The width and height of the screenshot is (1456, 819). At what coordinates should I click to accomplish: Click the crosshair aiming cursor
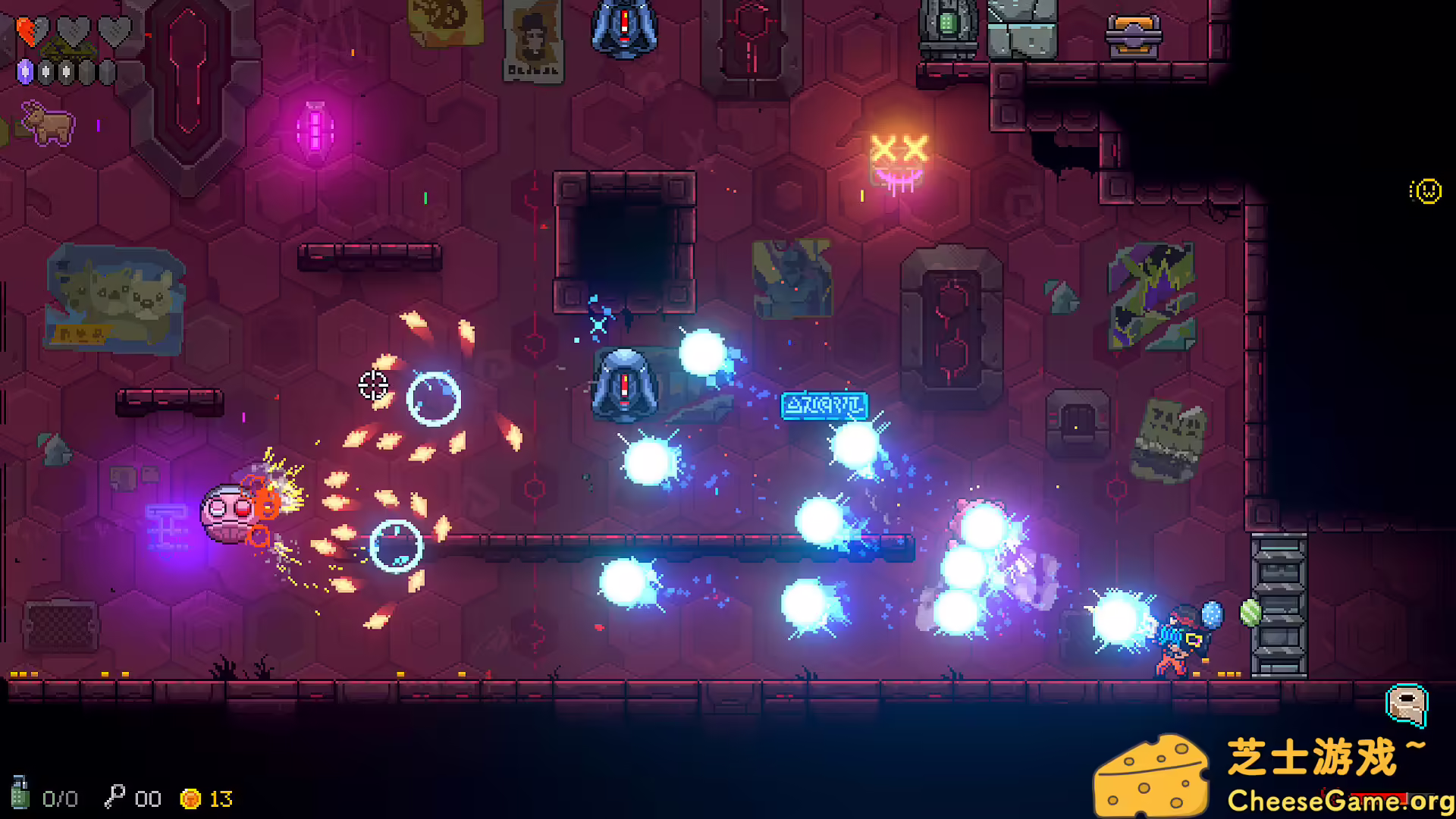click(x=372, y=386)
